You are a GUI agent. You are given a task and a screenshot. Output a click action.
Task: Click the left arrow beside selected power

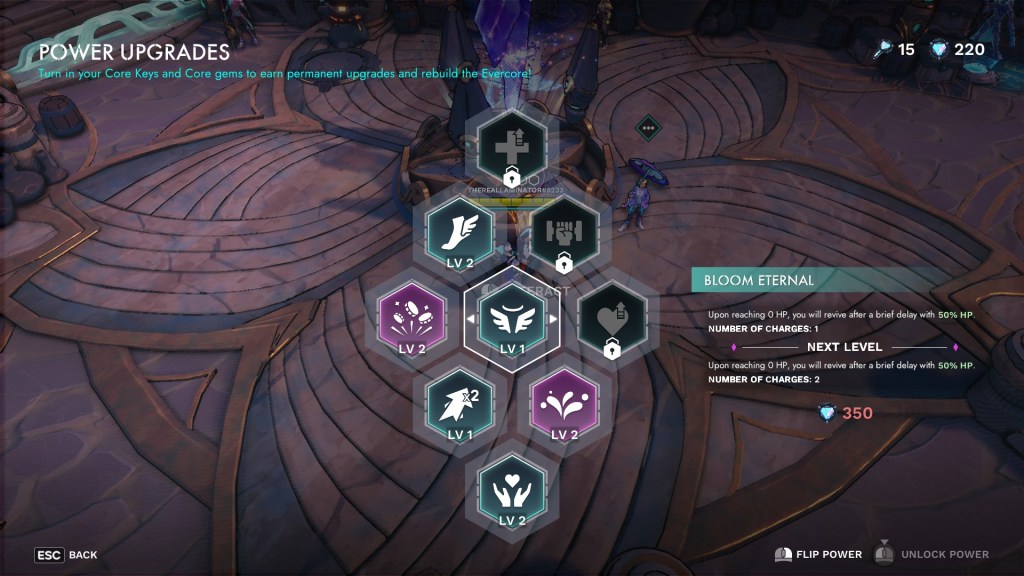pos(471,320)
